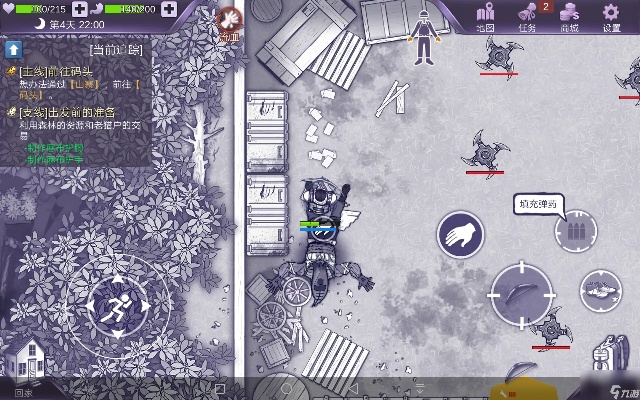
Task: Open the quests (任务) menu
Action: (527, 17)
